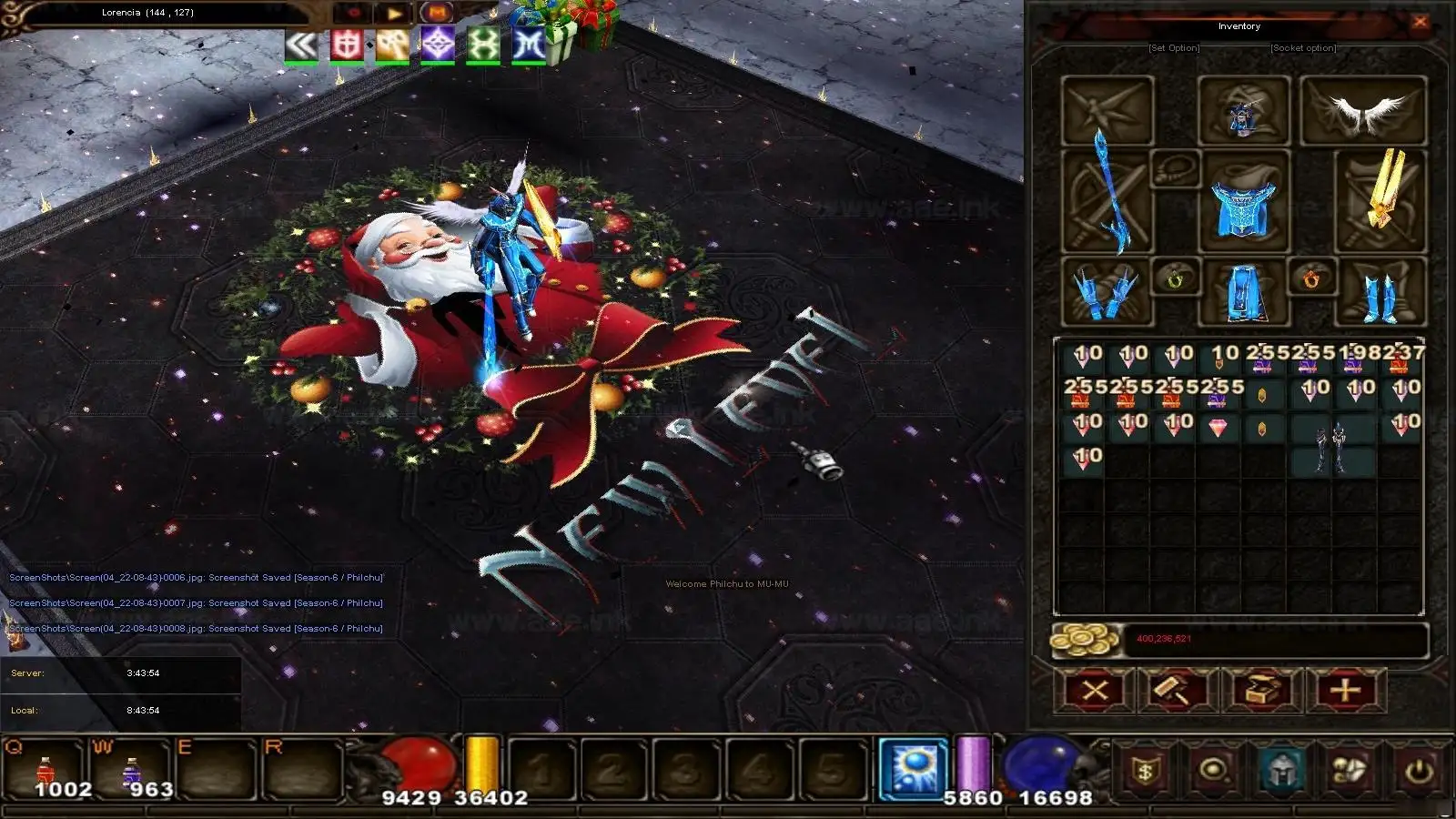Open the Socket option tab
Image resolution: width=1456 pixels, height=819 pixels.
point(1303,48)
